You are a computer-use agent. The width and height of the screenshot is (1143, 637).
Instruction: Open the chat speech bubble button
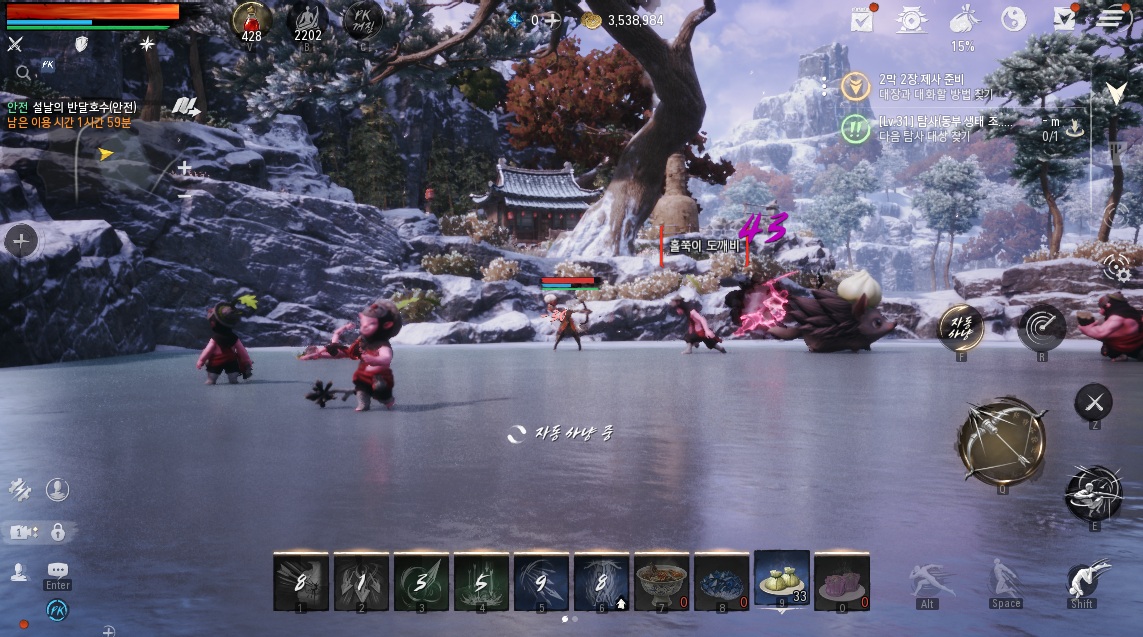tap(57, 569)
